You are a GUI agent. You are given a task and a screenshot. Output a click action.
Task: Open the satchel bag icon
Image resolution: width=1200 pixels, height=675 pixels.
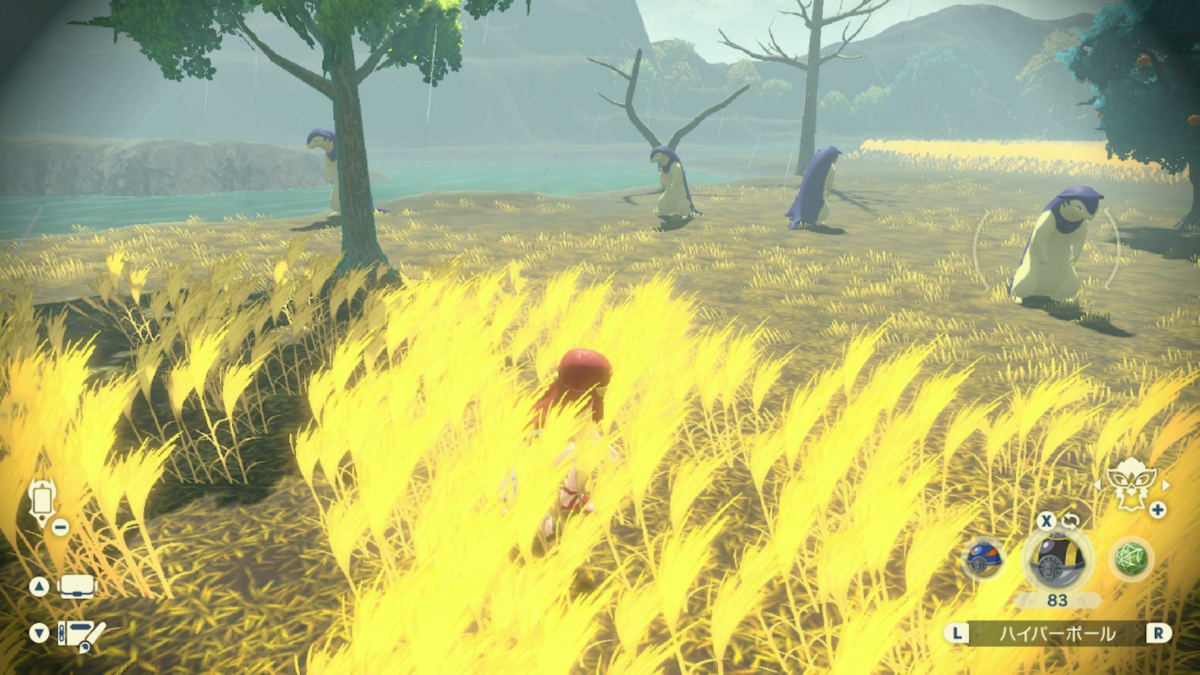pyautogui.click(x=77, y=587)
